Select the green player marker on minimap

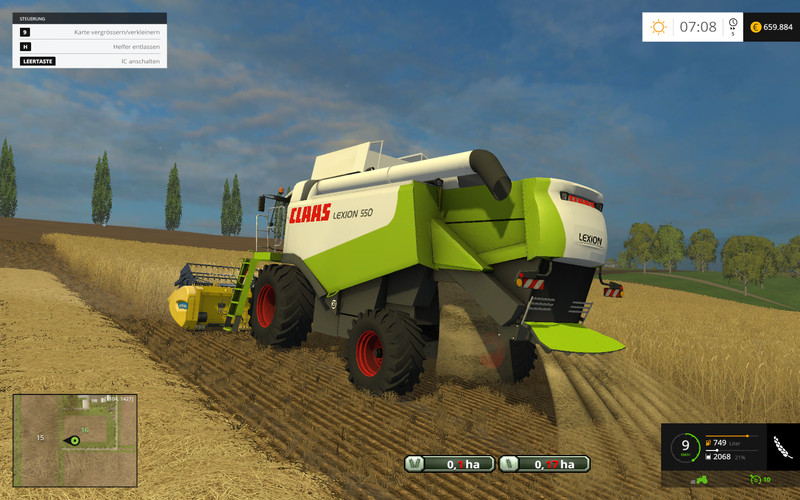(x=73, y=440)
